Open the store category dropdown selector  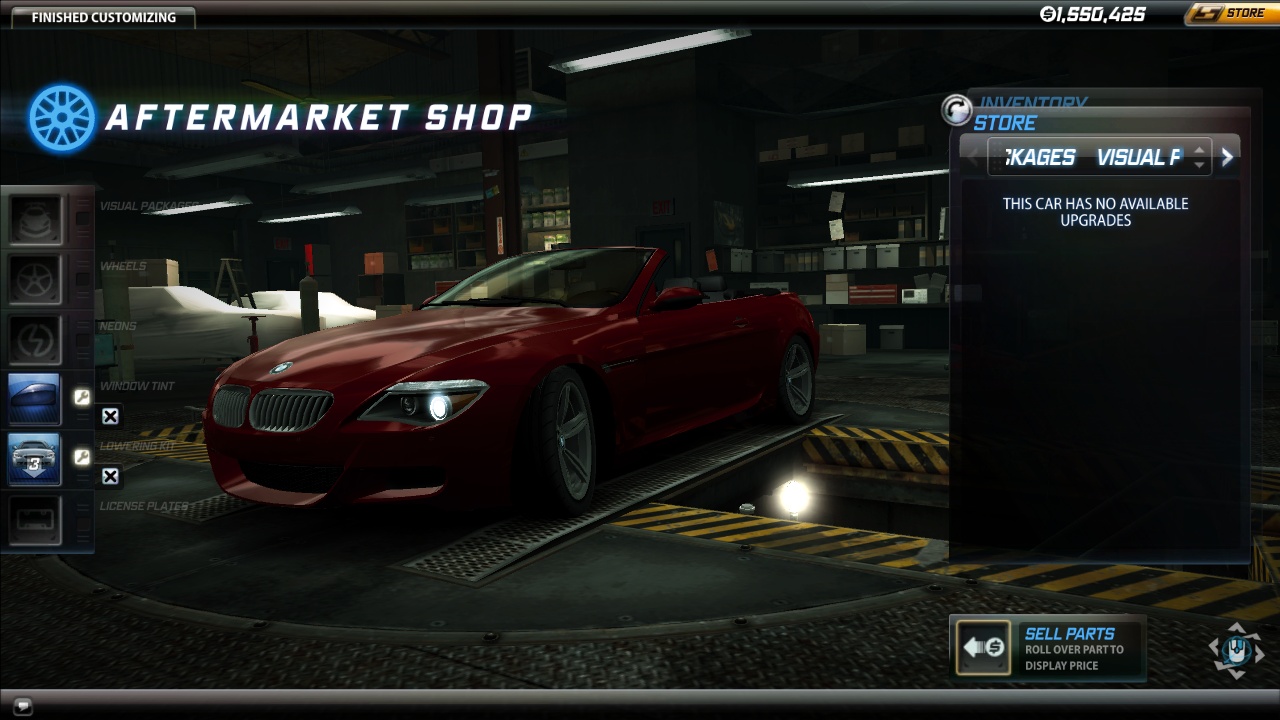pyautogui.click(x=1200, y=157)
